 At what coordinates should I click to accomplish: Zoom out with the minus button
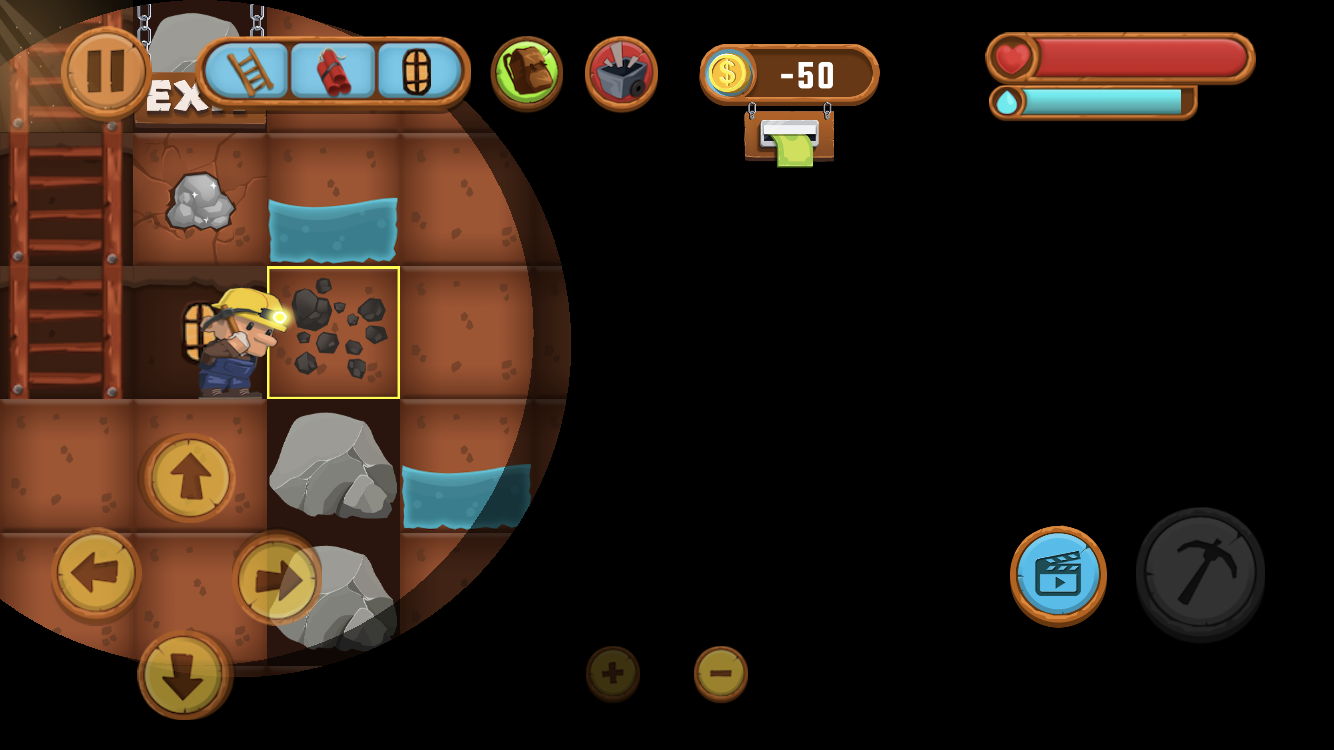pyautogui.click(x=720, y=673)
